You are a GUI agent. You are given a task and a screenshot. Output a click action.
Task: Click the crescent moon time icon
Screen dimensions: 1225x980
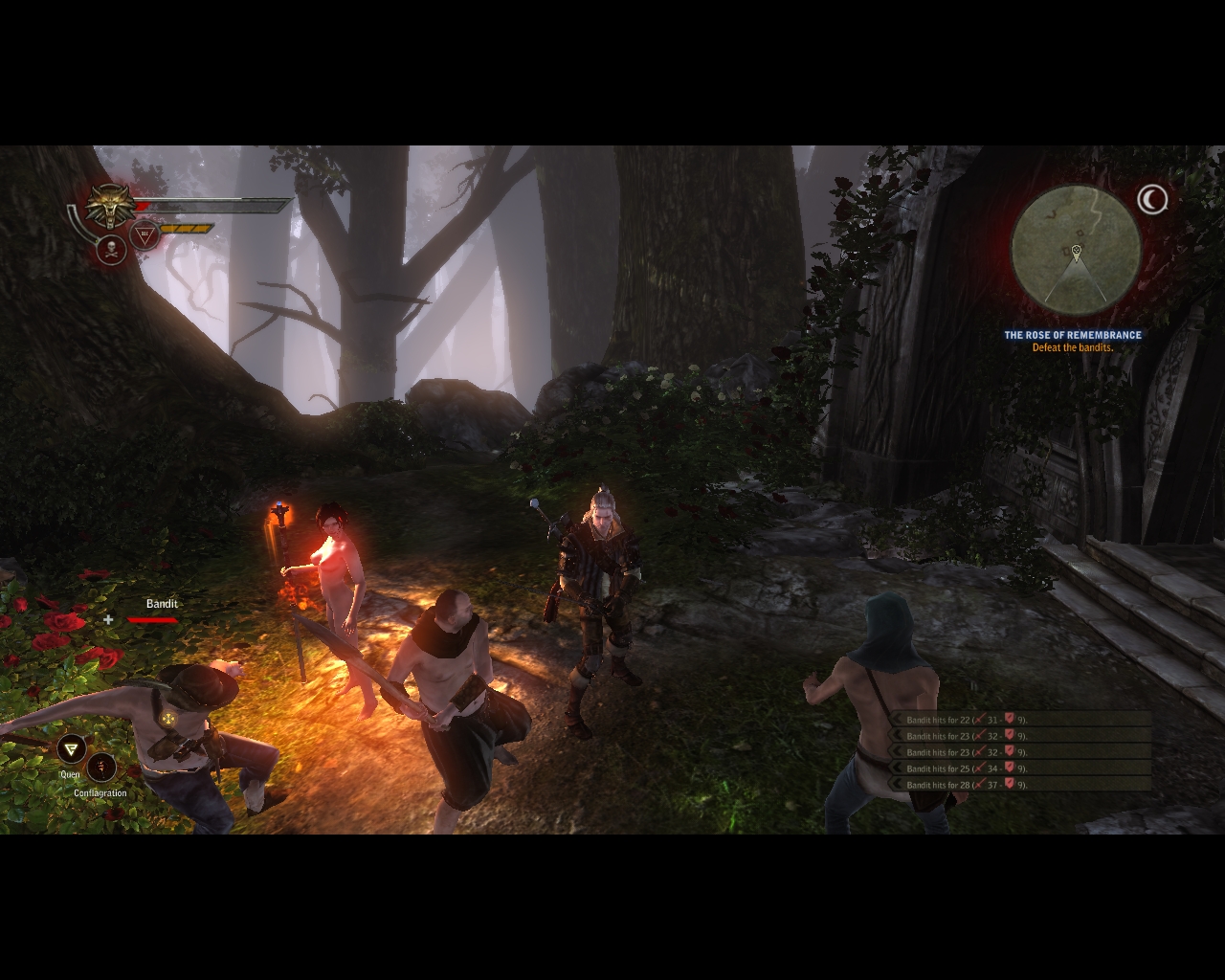click(1152, 199)
